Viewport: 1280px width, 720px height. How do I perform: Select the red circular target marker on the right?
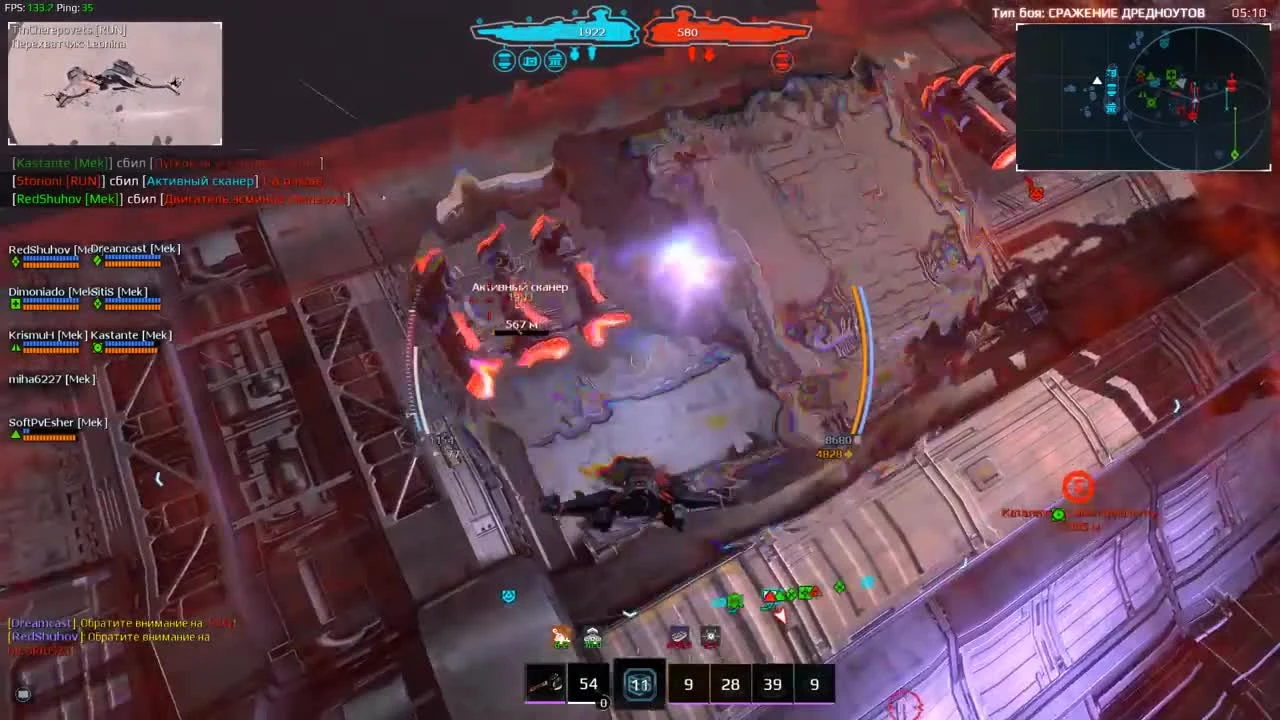[1078, 488]
